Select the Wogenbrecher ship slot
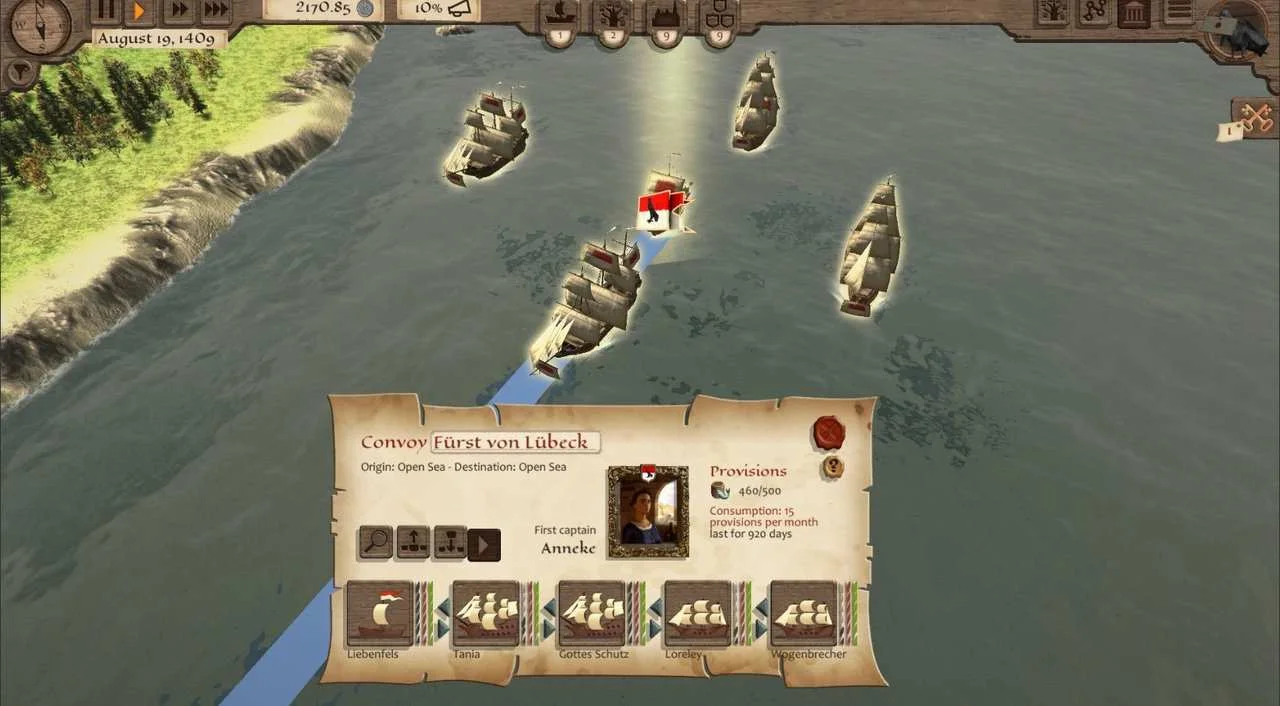This screenshot has height=706, width=1280. [804, 614]
